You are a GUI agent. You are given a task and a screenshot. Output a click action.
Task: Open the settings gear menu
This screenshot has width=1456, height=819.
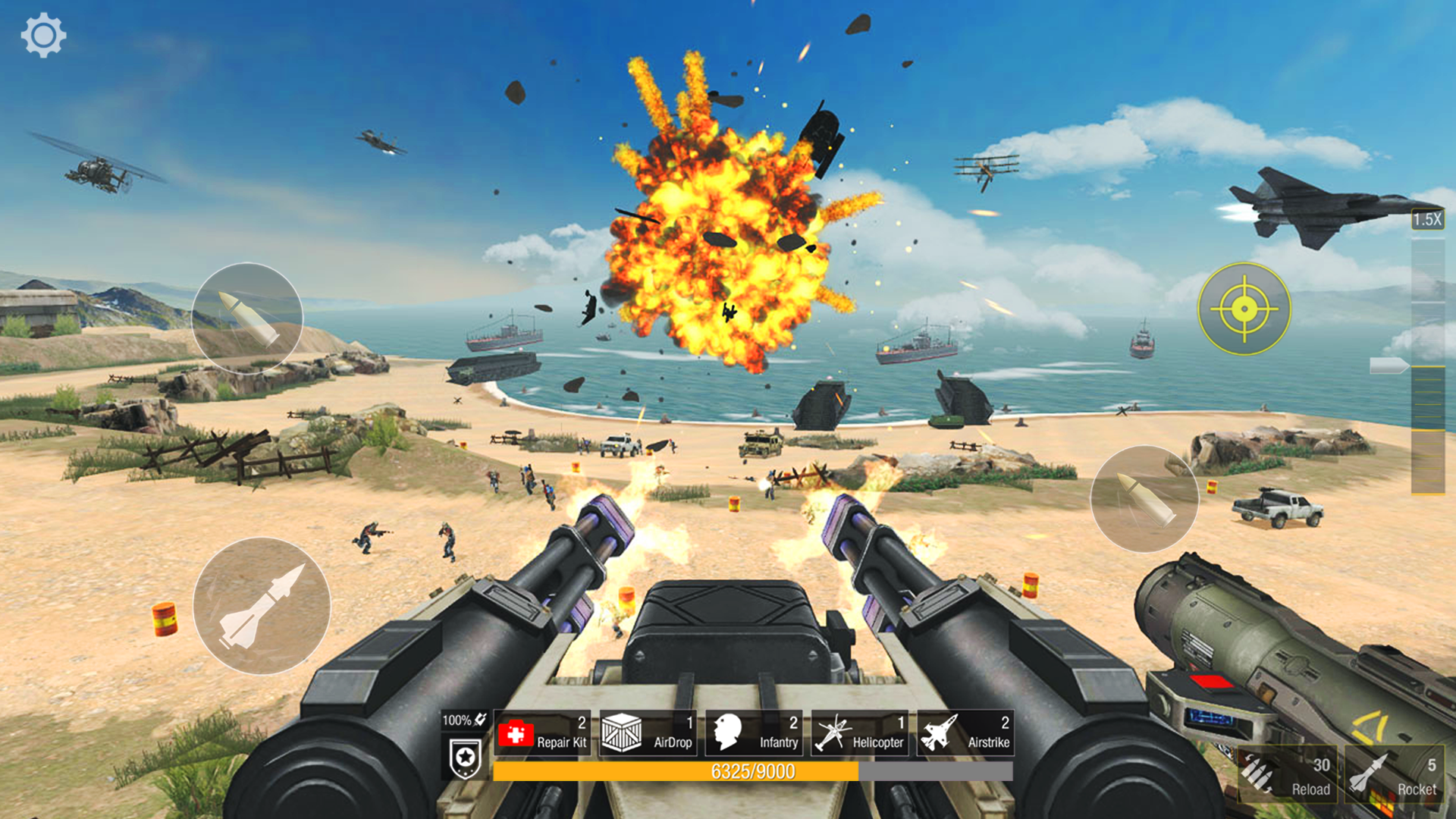pos(43,33)
